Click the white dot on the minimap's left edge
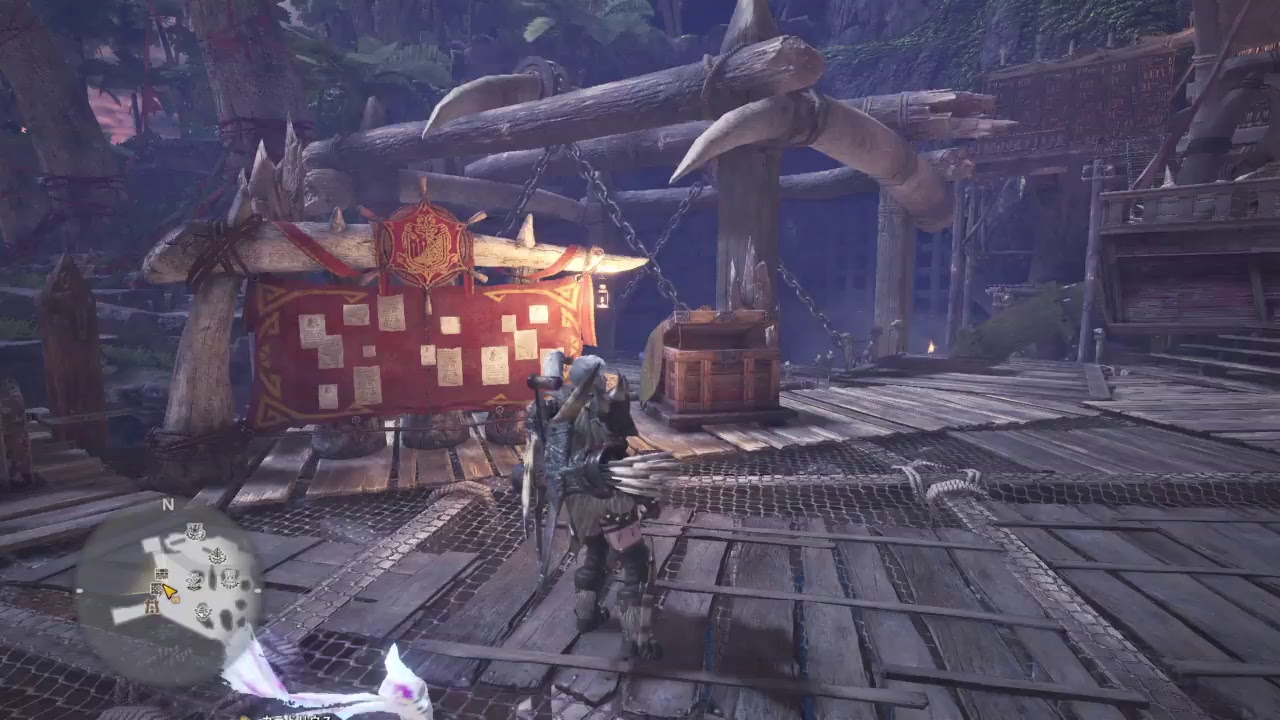This screenshot has height=720, width=1280. click(80, 589)
